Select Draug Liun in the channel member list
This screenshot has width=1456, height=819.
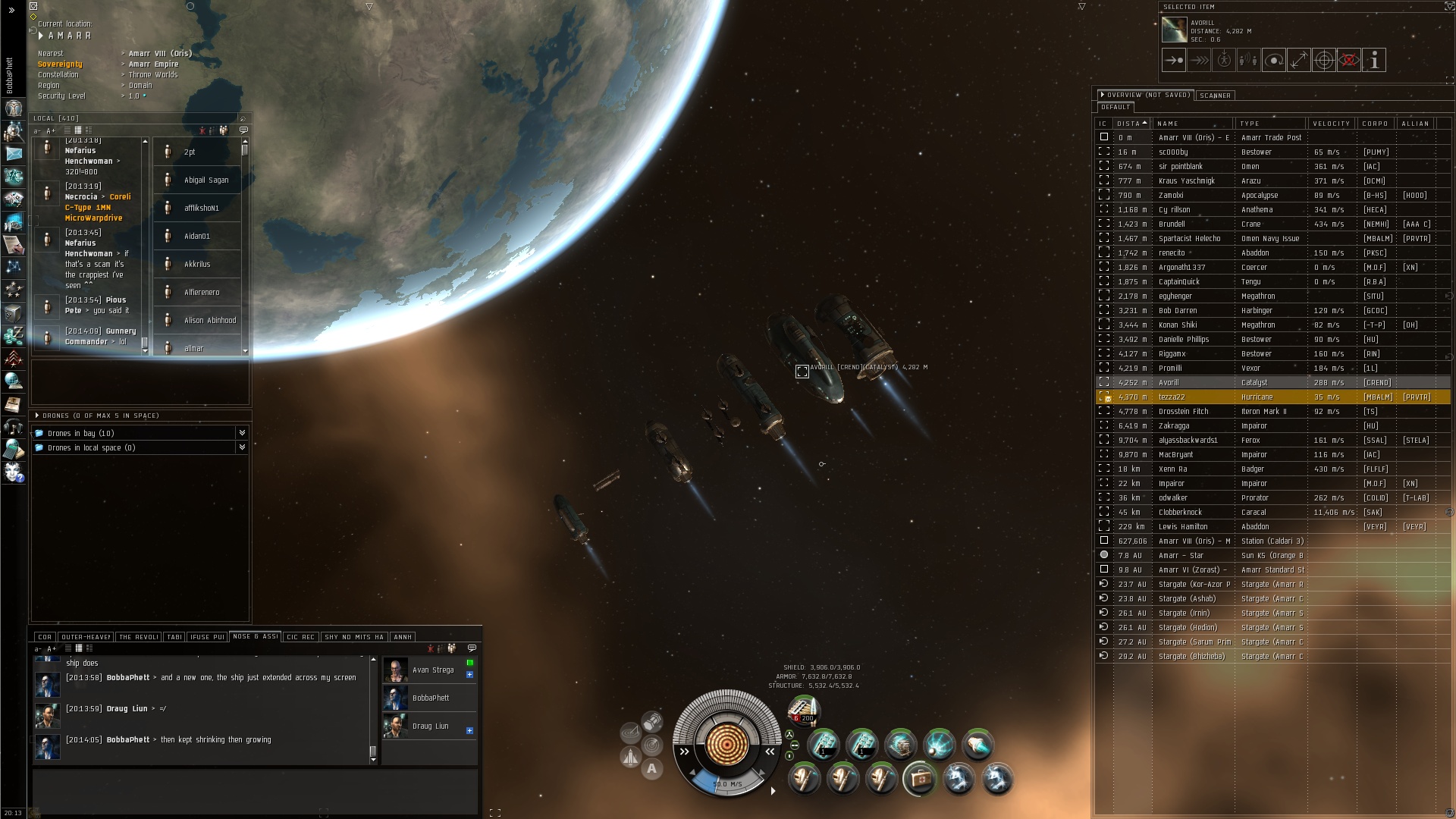point(430,726)
